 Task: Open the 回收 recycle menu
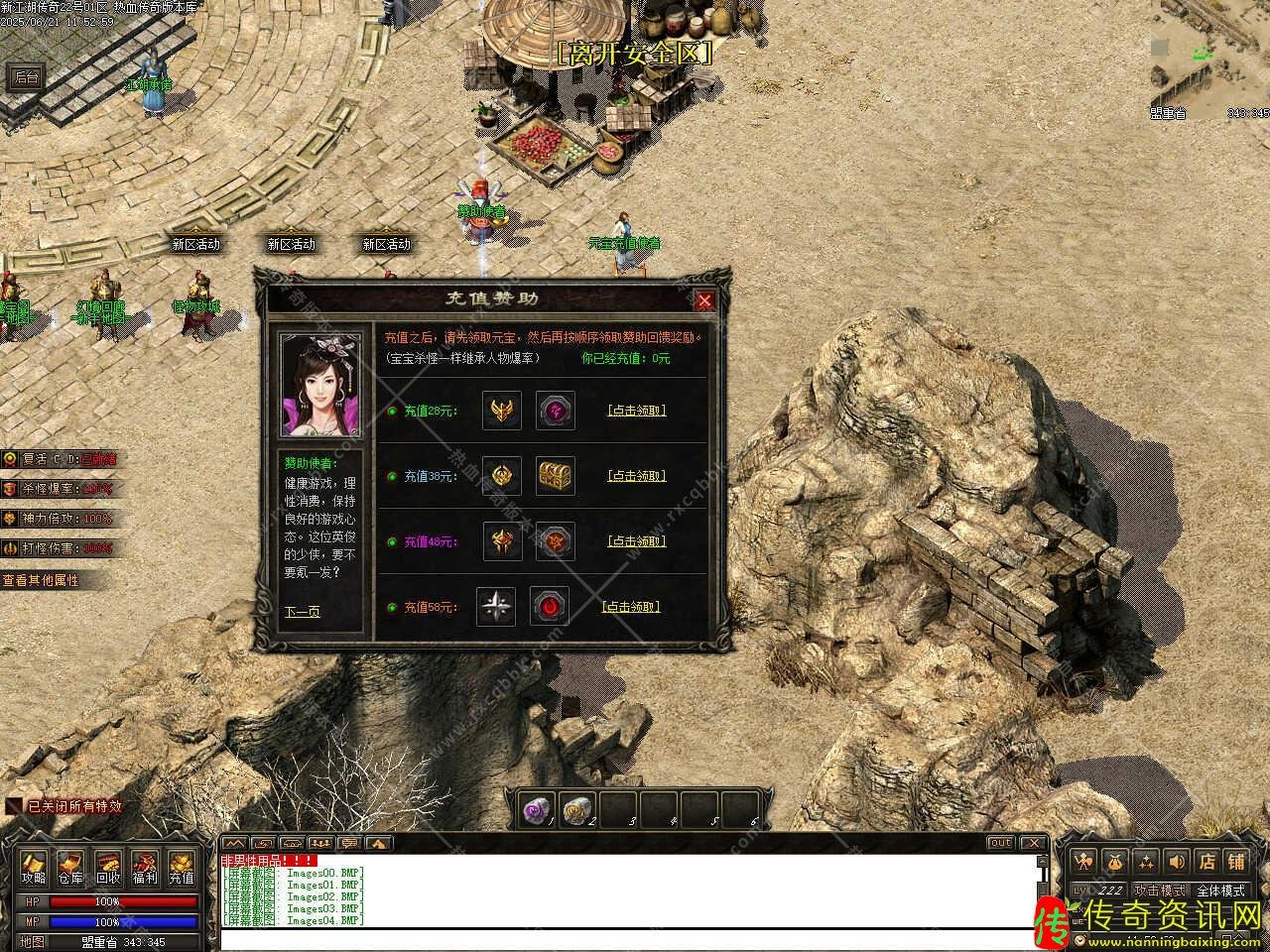[108, 868]
